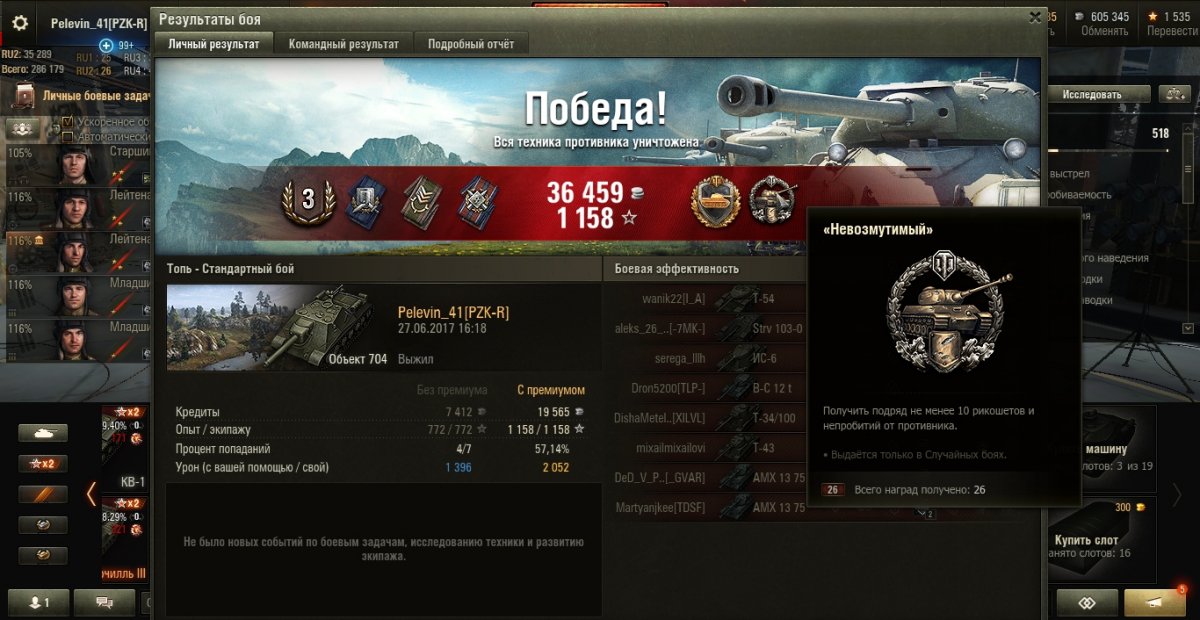Click the x2 star filter button

43,463
